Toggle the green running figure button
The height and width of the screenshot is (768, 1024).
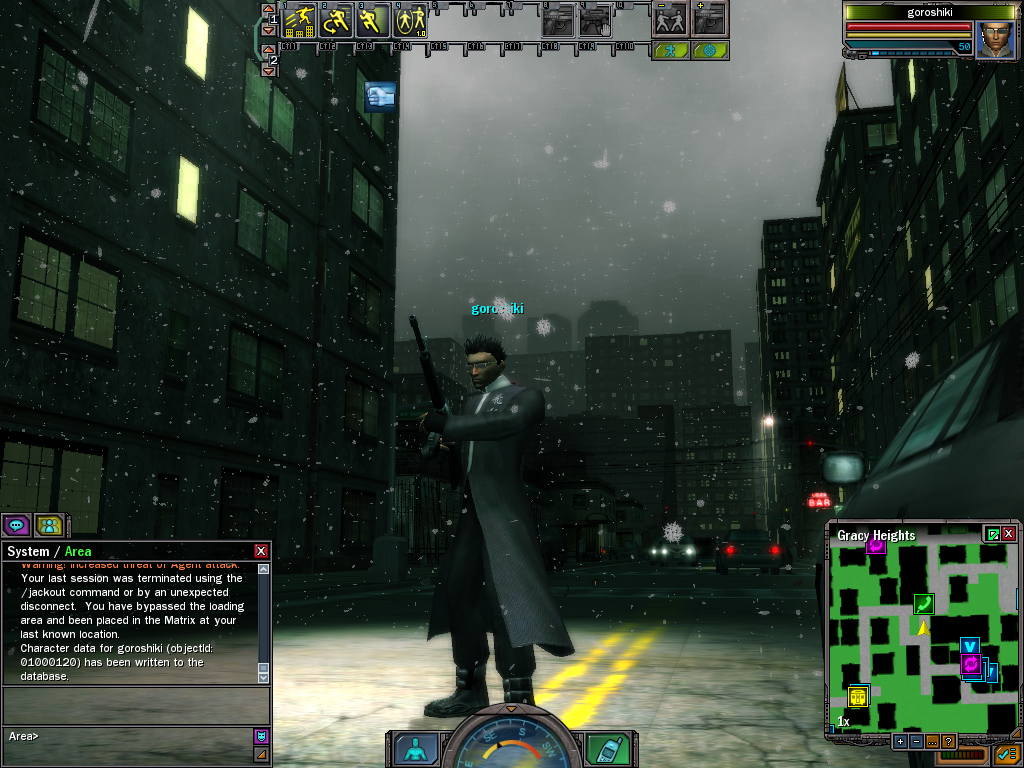(x=670, y=50)
